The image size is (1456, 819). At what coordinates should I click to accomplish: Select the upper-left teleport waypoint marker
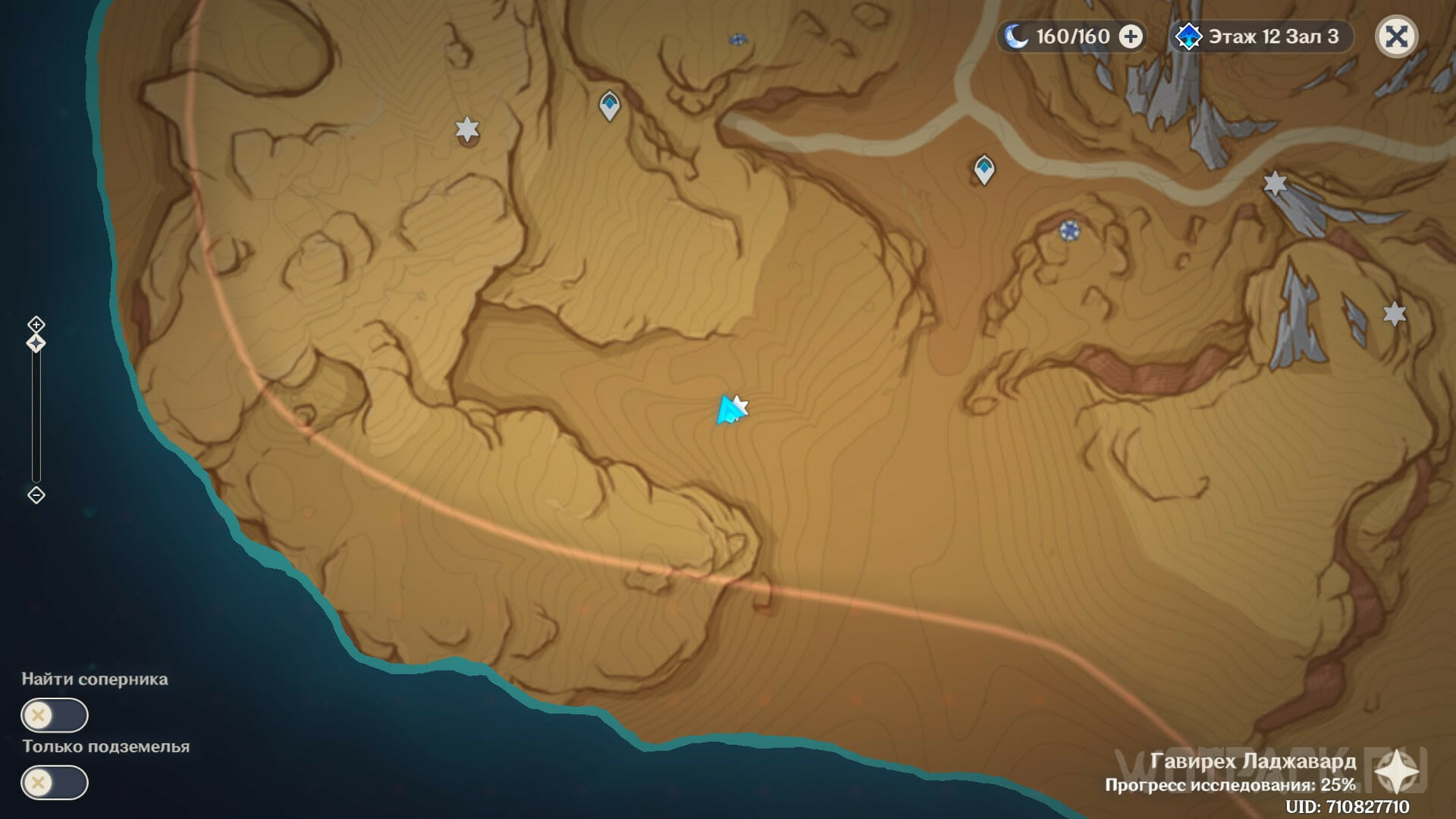point(610,105)
